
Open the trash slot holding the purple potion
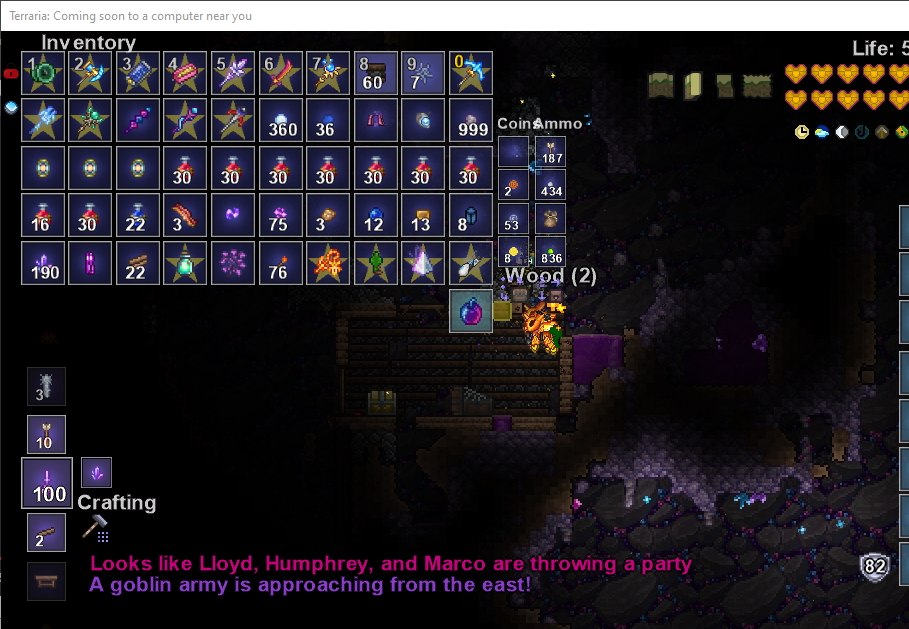tap(470, 310)
